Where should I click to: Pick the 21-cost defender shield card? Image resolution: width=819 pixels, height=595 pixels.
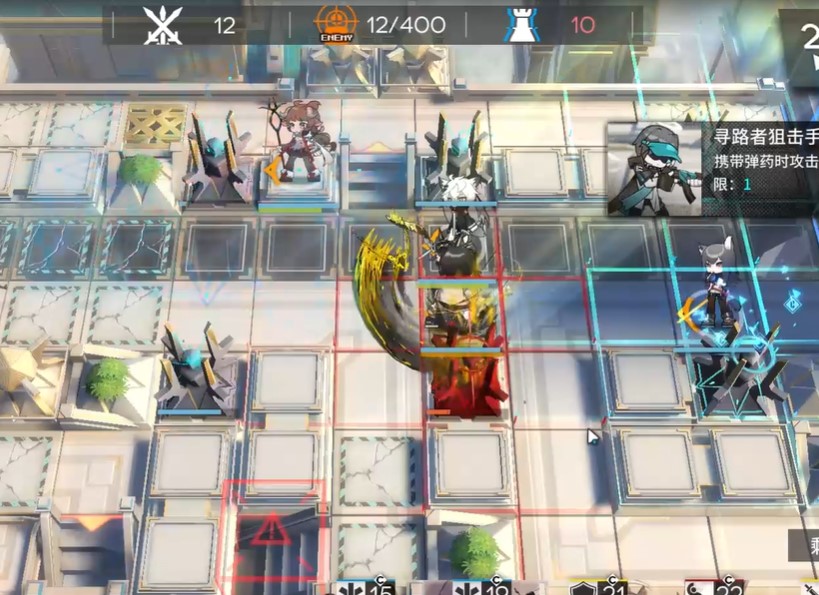pyautogui.click(x=600, y=587)
